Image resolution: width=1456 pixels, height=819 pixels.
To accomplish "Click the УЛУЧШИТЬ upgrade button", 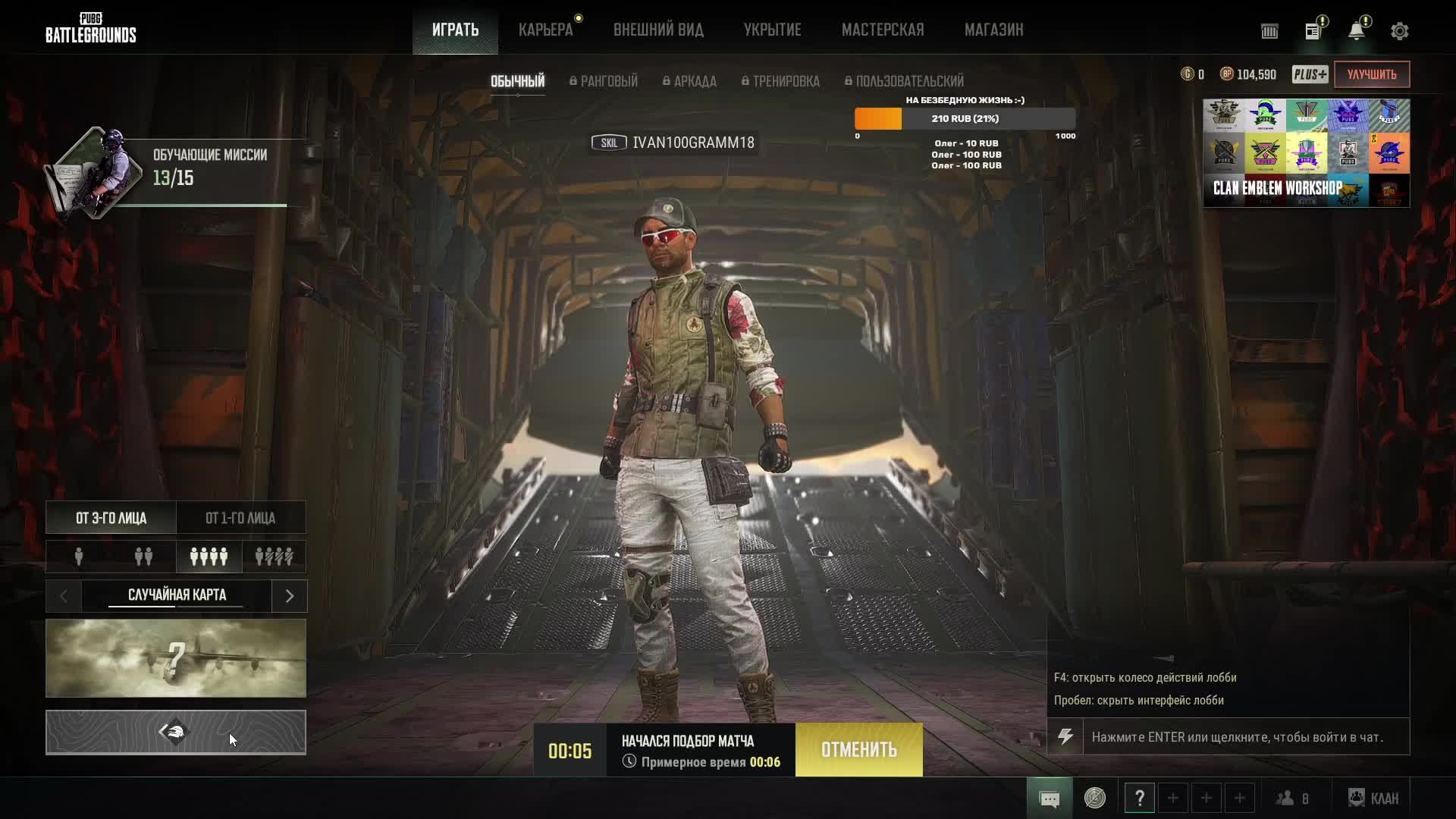I will pos(1371,74).
